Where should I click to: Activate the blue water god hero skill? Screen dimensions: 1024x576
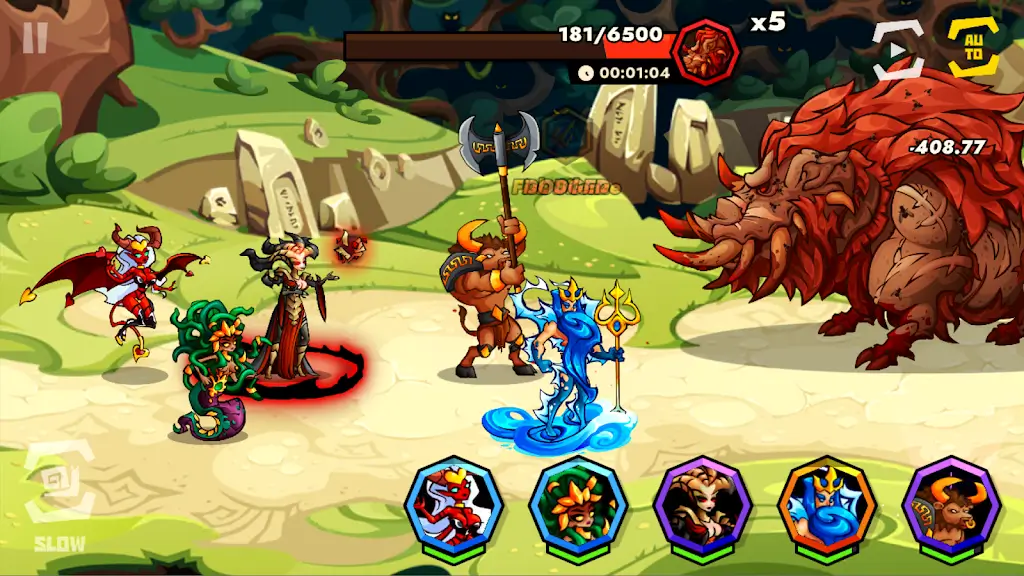827,505
